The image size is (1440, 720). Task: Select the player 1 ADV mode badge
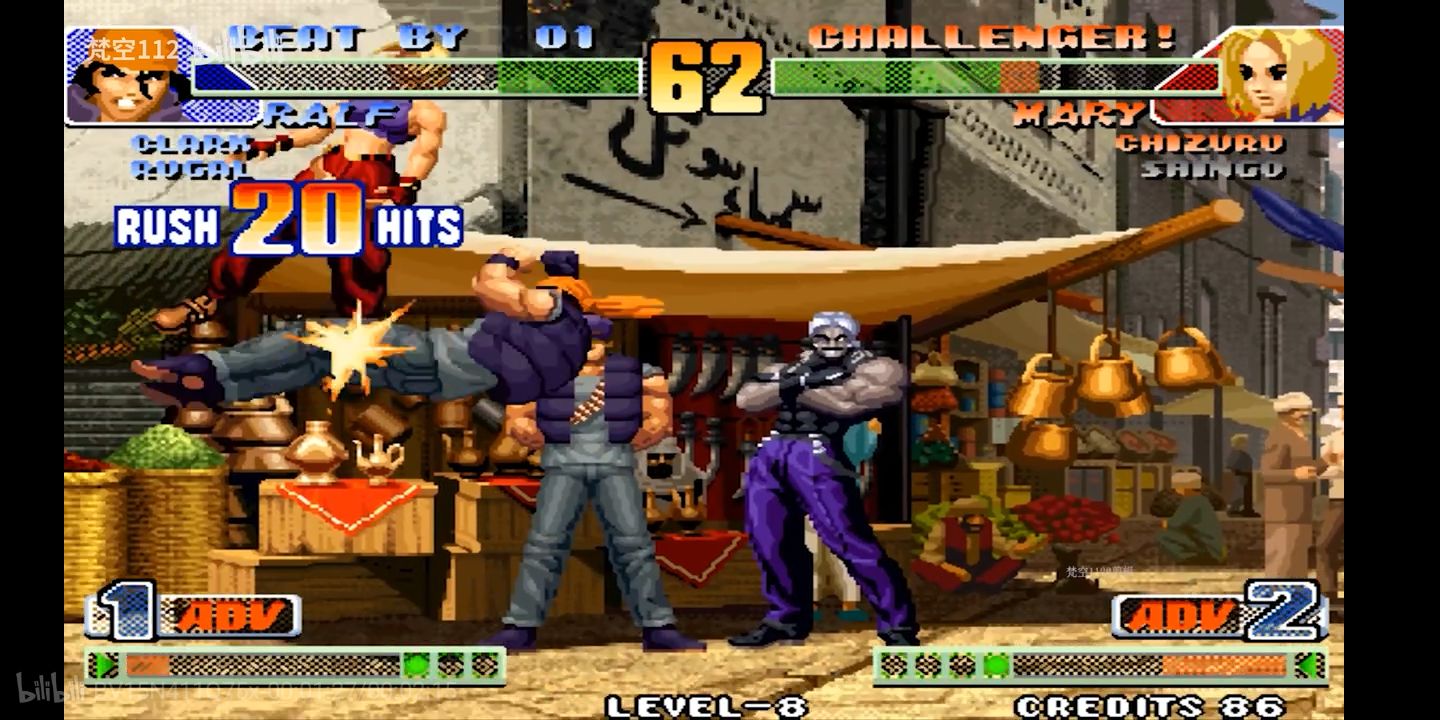228,615
